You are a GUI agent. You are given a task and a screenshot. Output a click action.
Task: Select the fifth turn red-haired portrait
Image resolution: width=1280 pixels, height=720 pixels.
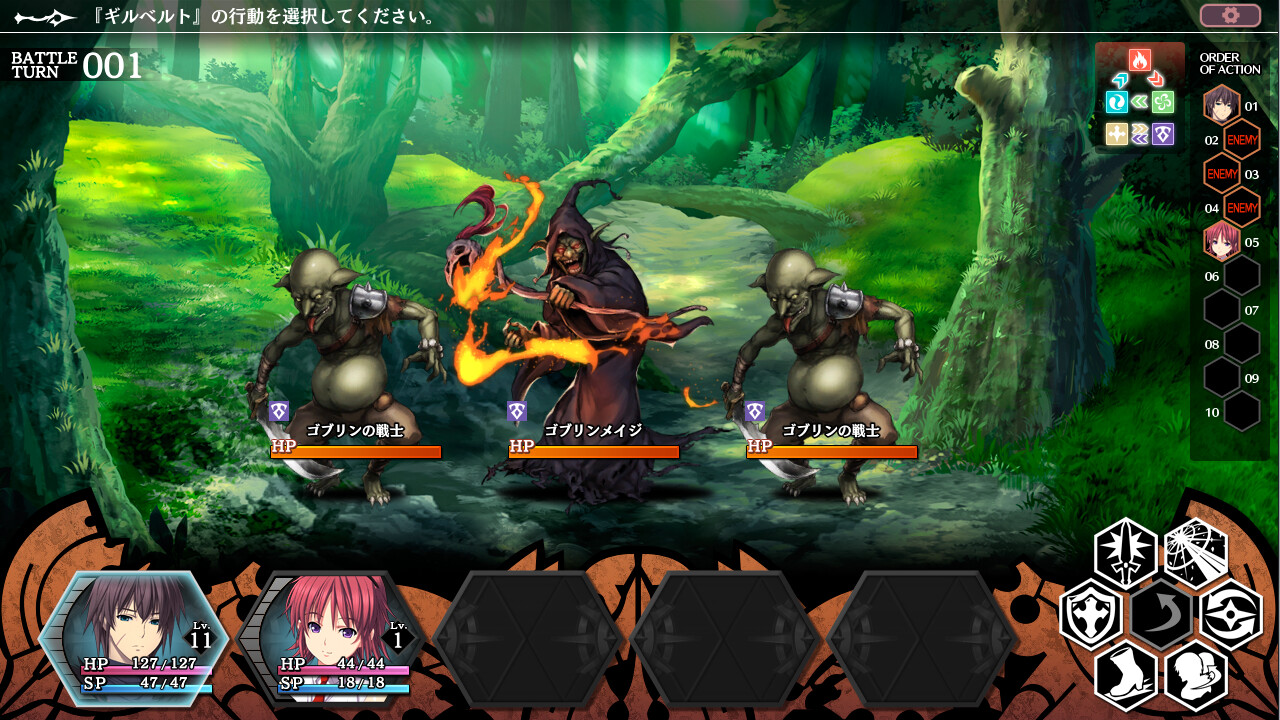point(1221,241)
